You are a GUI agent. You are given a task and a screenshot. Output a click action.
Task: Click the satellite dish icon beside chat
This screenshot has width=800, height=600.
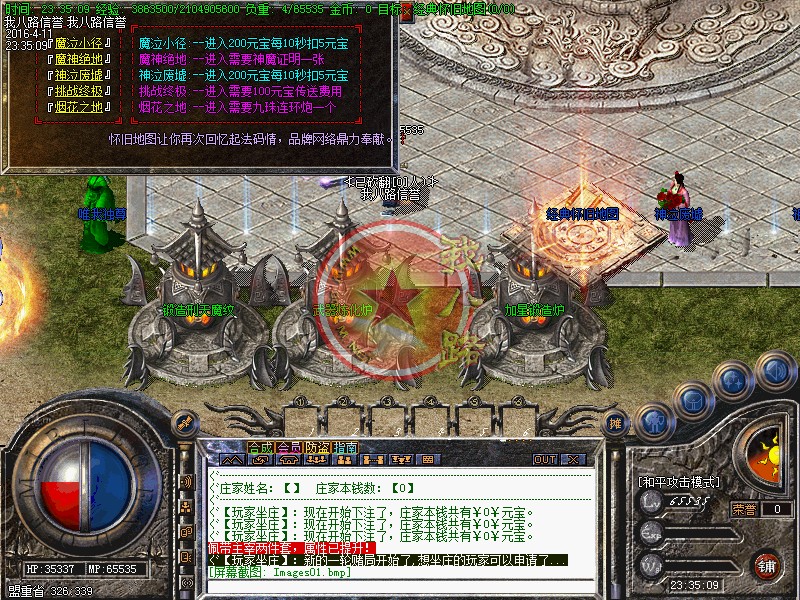(183, 424)
